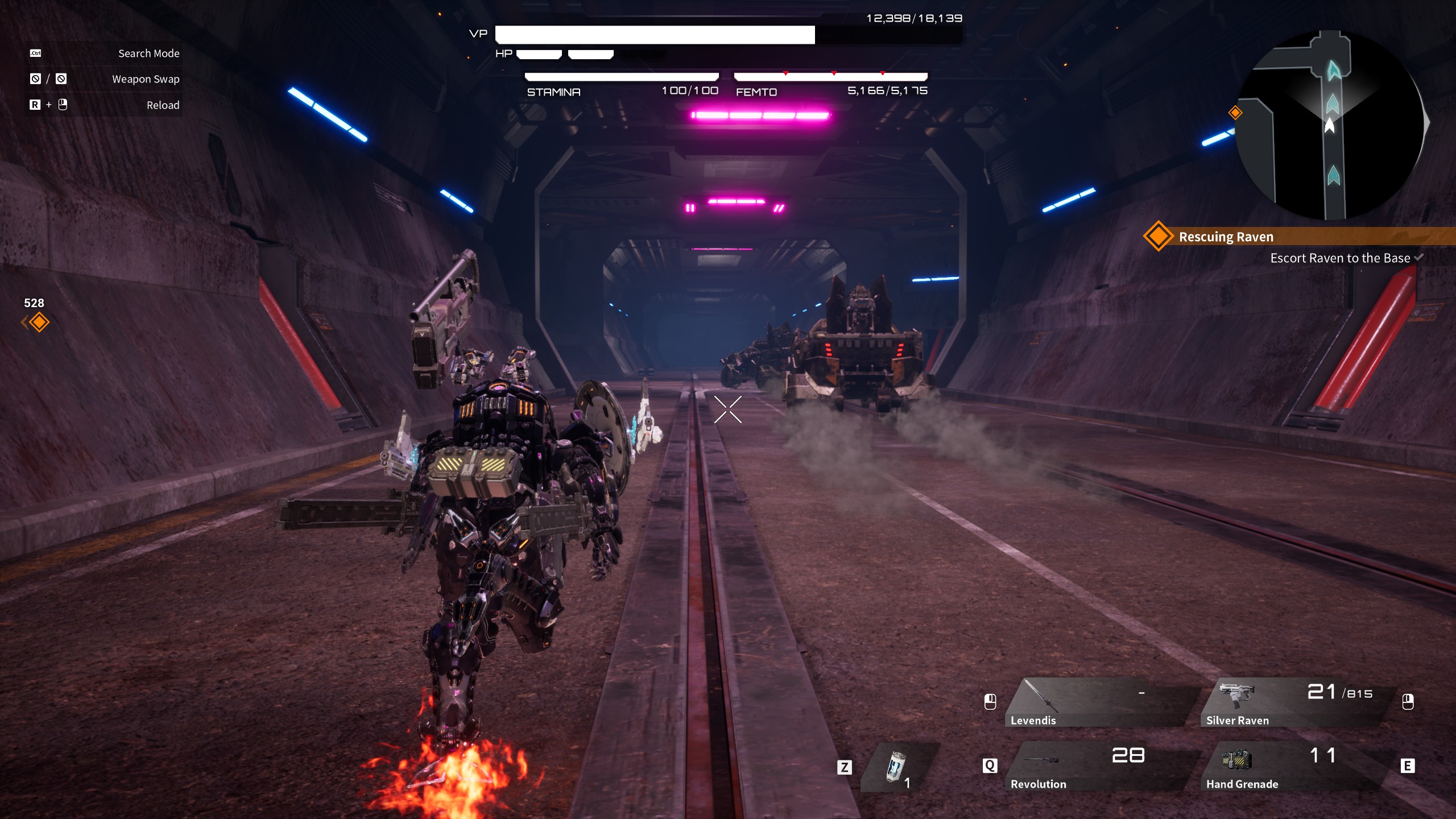Click the Rescuing Raven quest tracker

tap(1226, 237)
